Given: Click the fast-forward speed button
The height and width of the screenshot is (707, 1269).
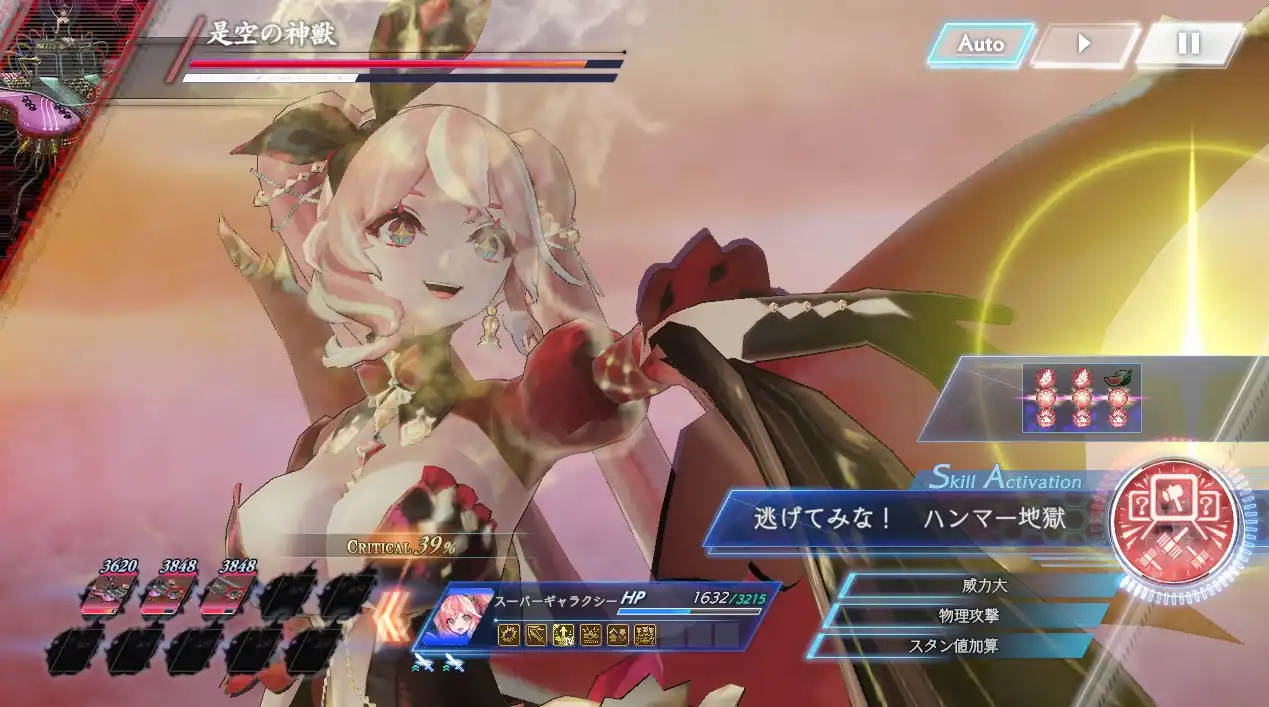Looking at the screenshot, I should tap(1083, 44).
